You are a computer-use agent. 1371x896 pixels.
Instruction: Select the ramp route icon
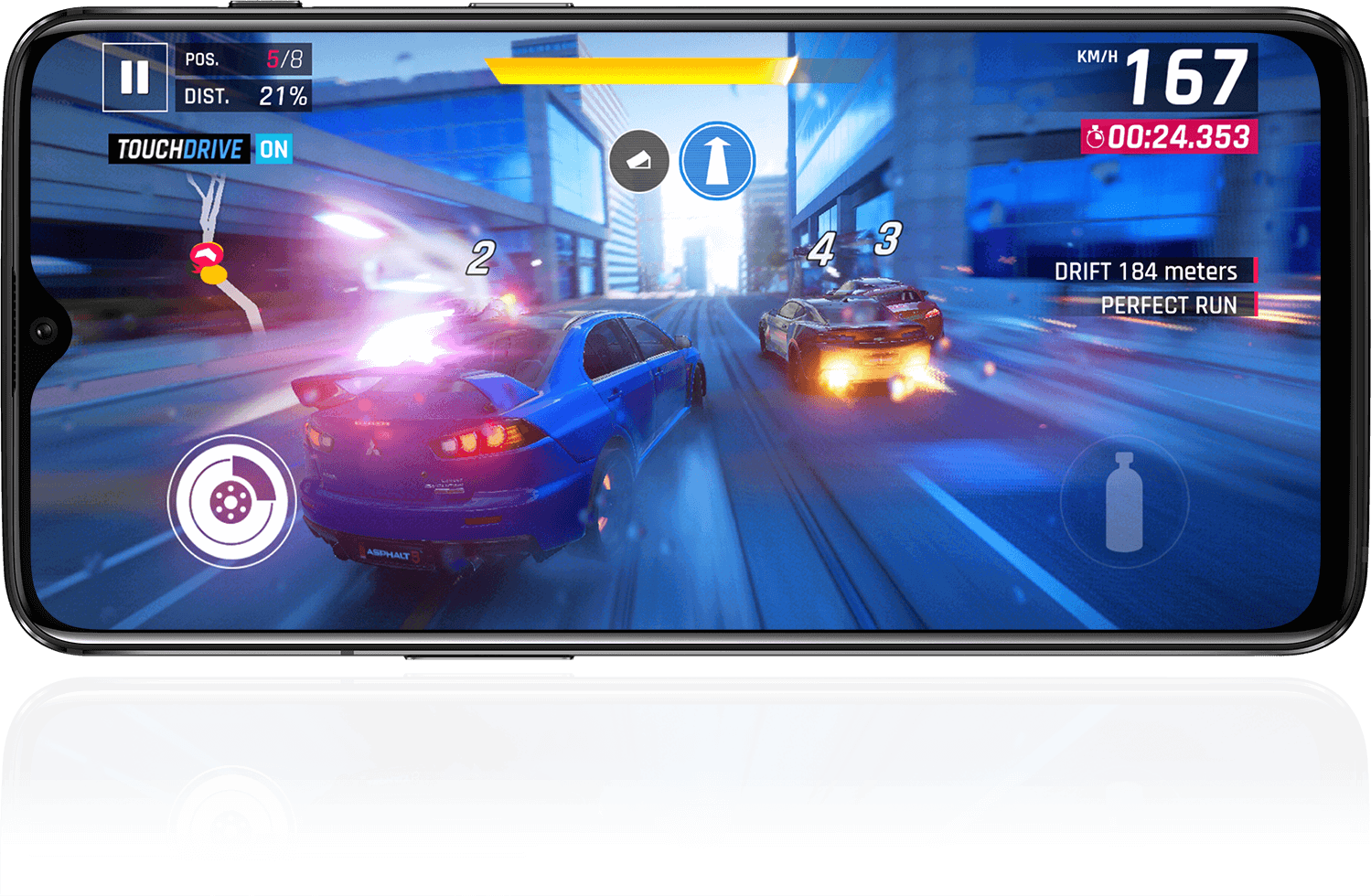[x=639, y=161]
